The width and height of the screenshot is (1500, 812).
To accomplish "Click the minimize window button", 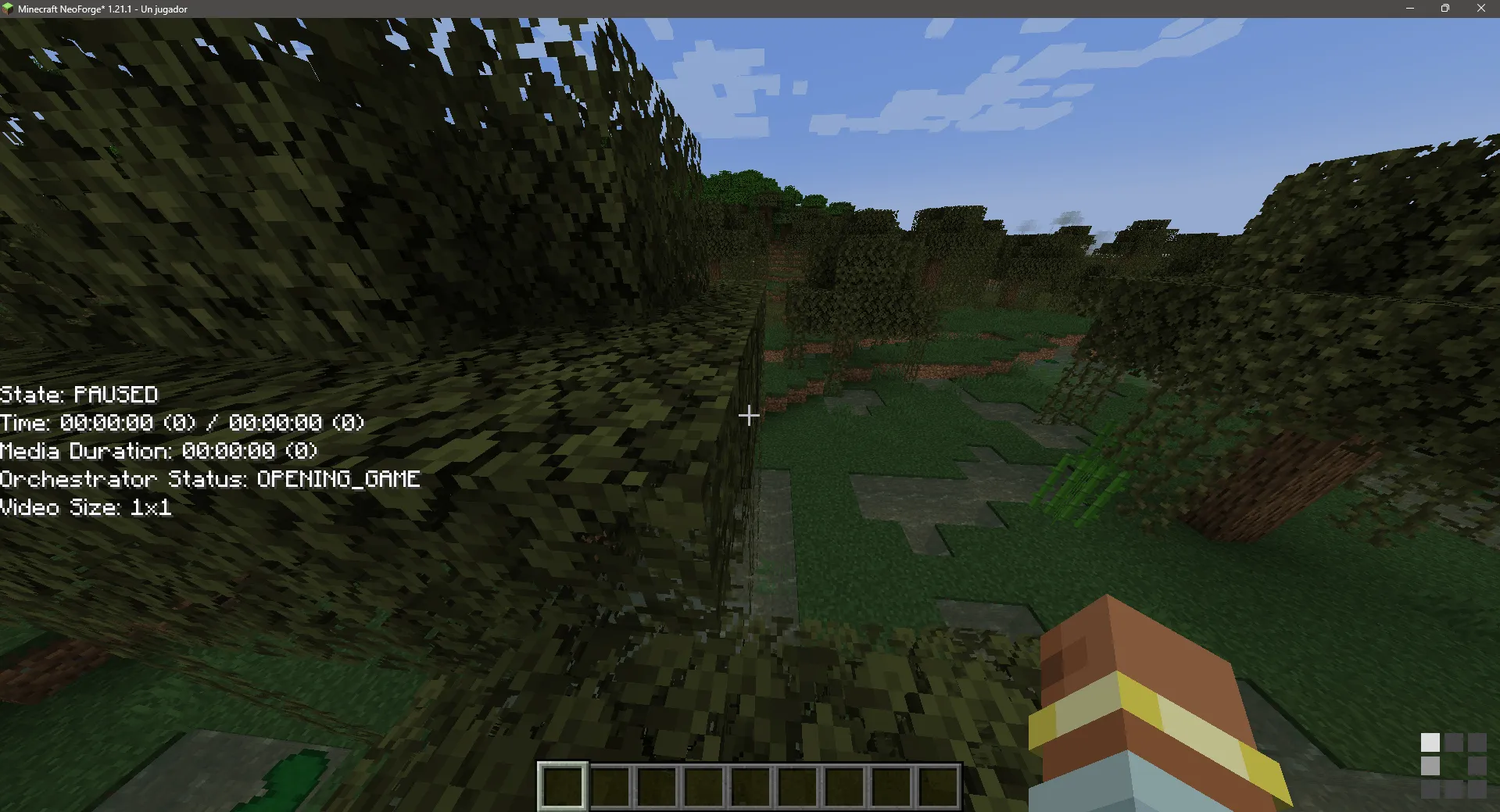I will coord(1410,9).
